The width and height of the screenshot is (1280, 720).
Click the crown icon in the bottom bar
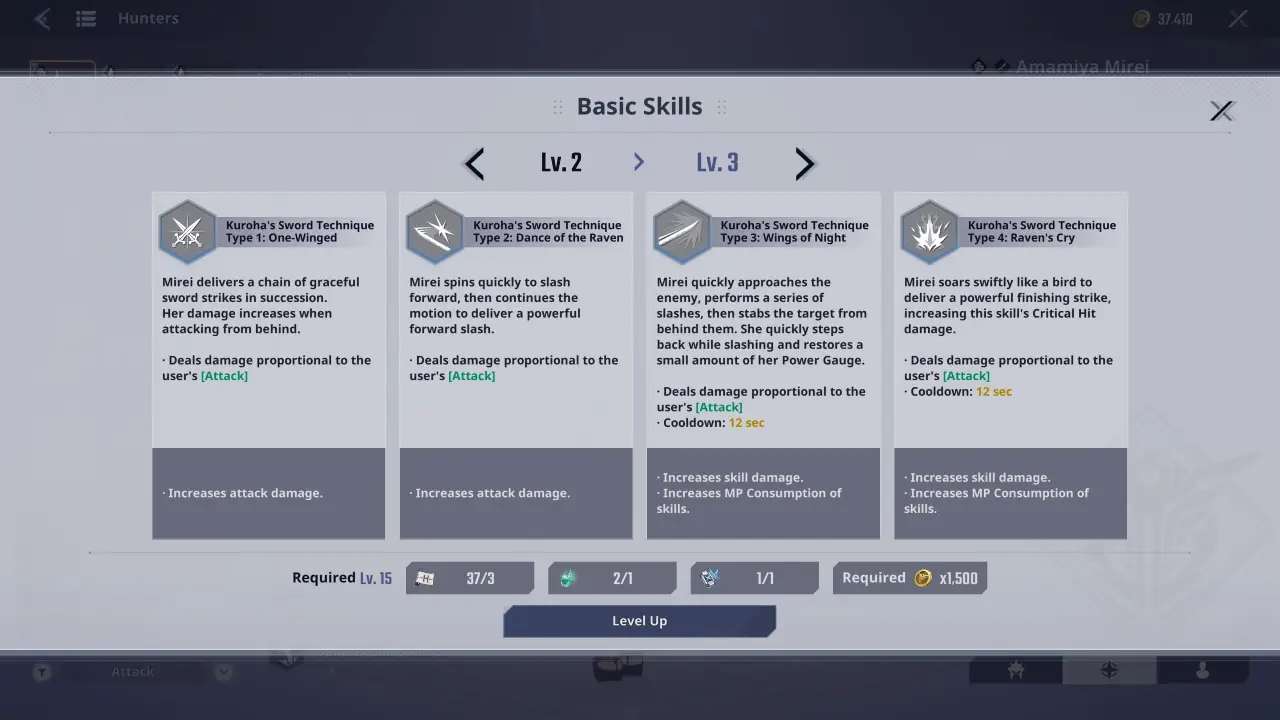click(1015, 671)
